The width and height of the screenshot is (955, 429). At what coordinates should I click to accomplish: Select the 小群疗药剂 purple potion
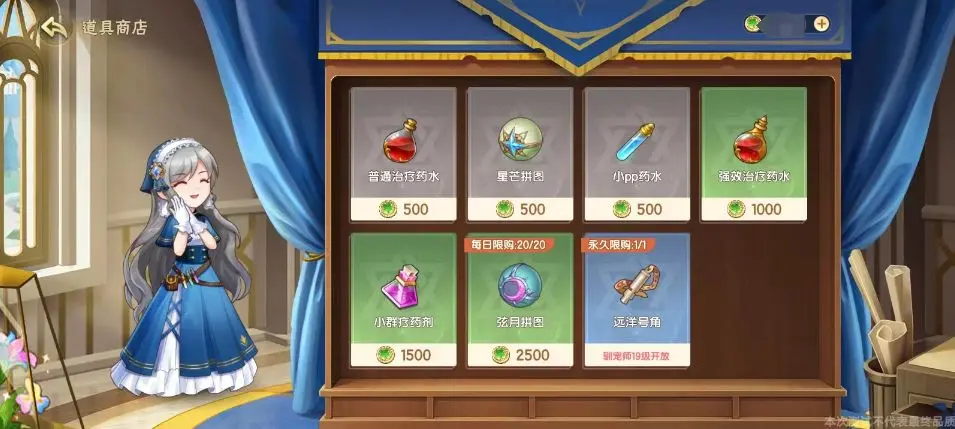pos(403,300)
